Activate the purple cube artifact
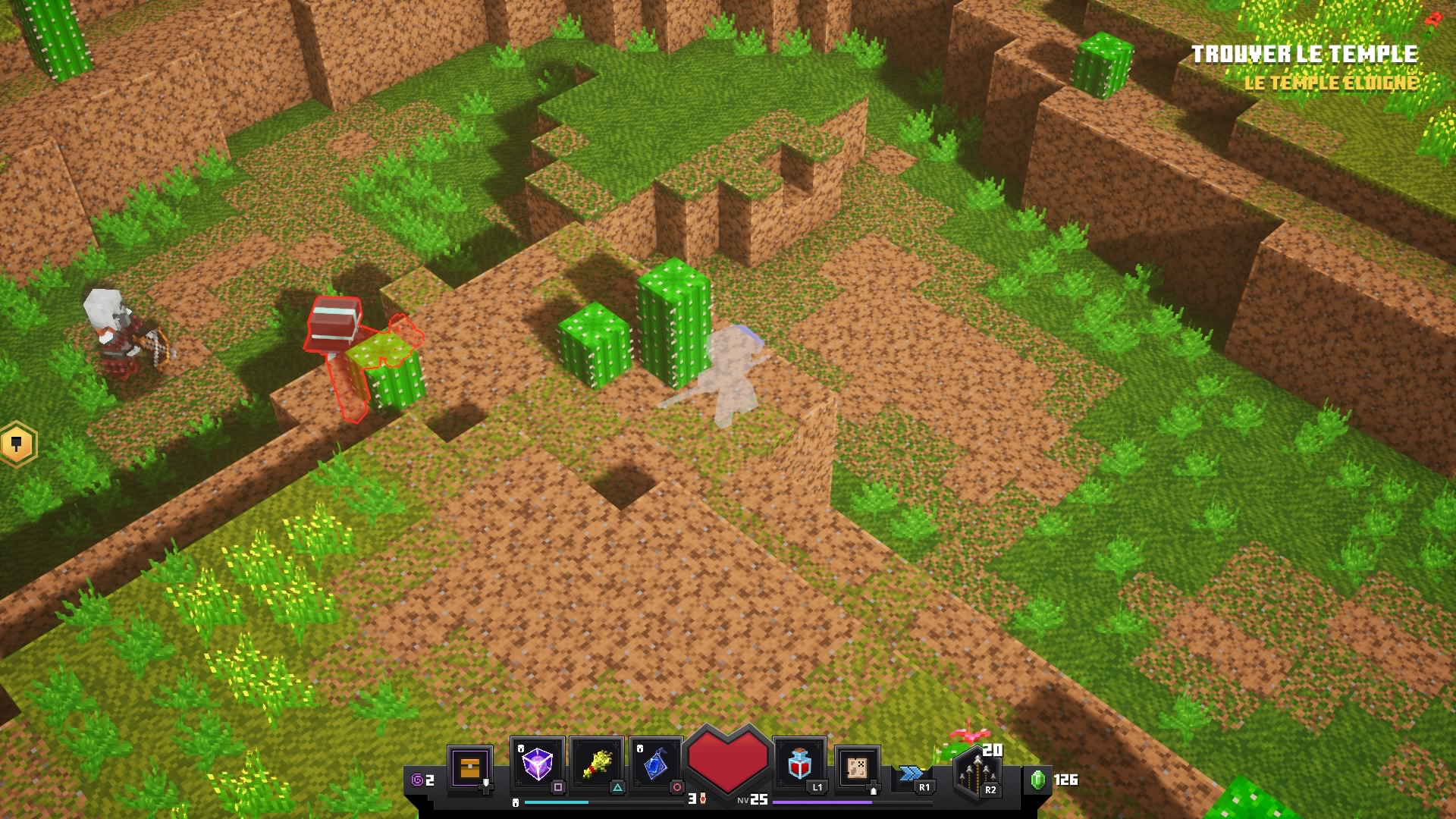Image resolution: width=1456 pixels, height=819 pixels. (537, 763)
